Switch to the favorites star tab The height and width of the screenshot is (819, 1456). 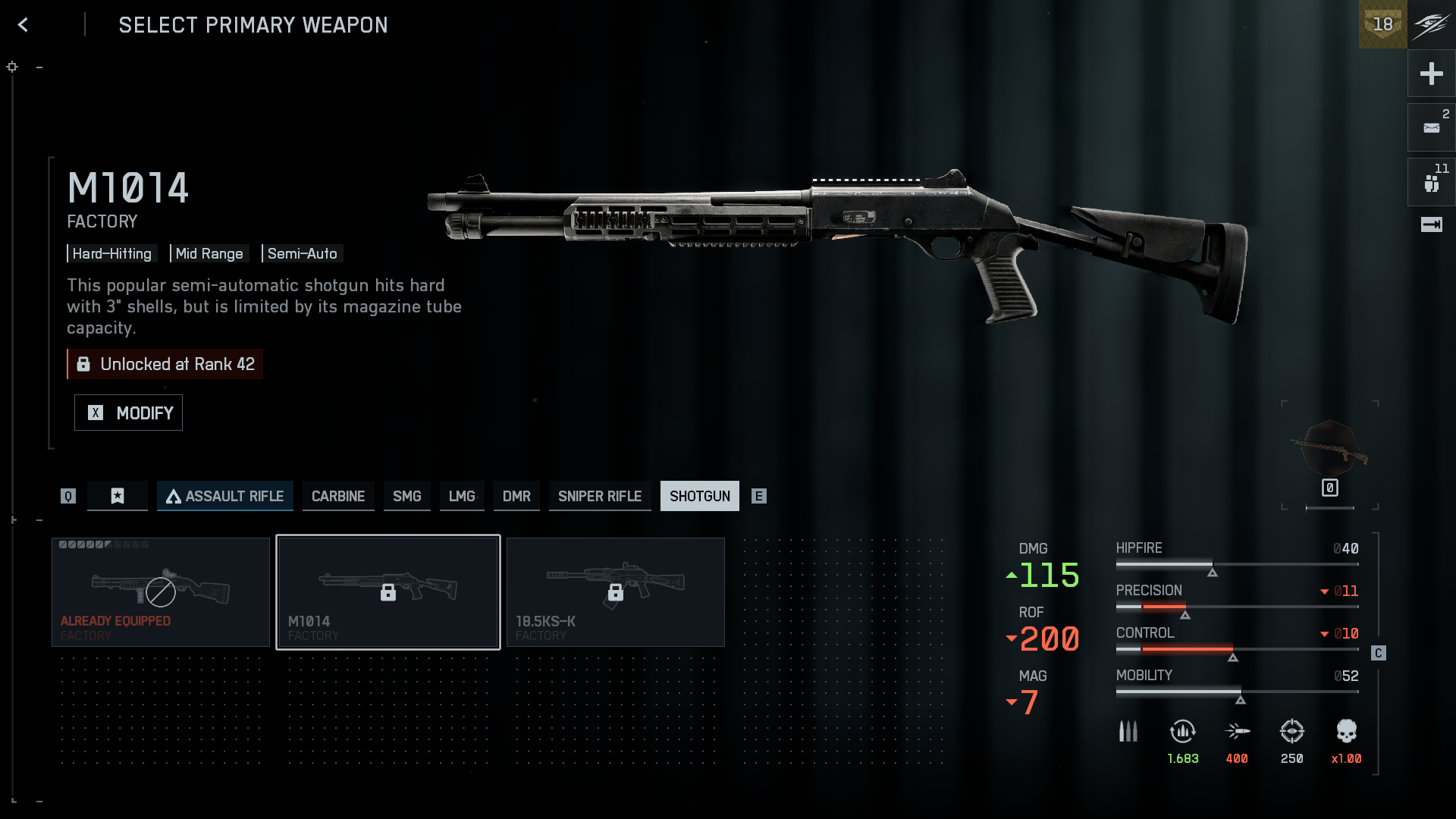118,496
